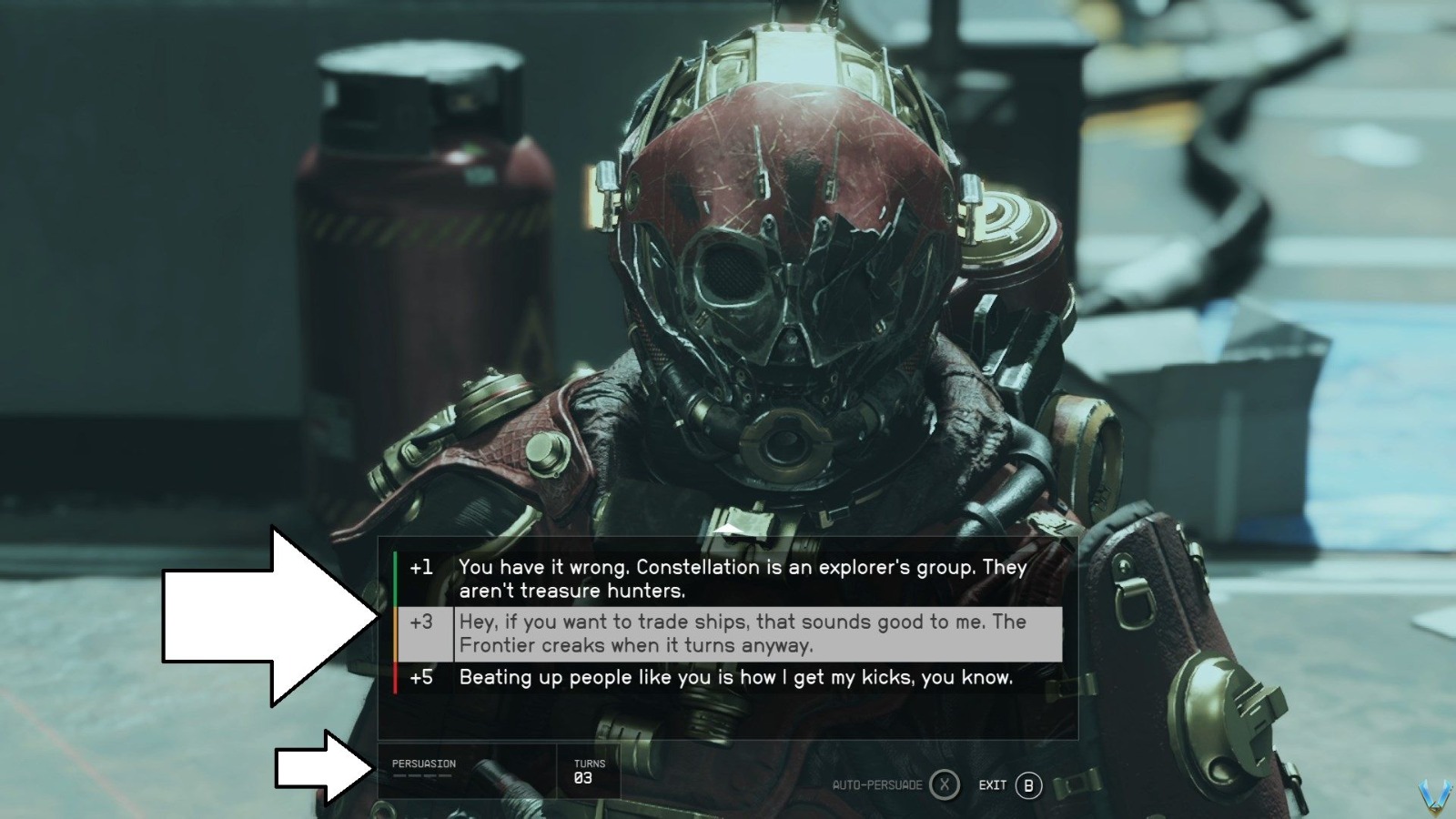Choose the +1 reply about Constellation explorers
Screen dimensions: 1456x819
(x=742, y=579)
